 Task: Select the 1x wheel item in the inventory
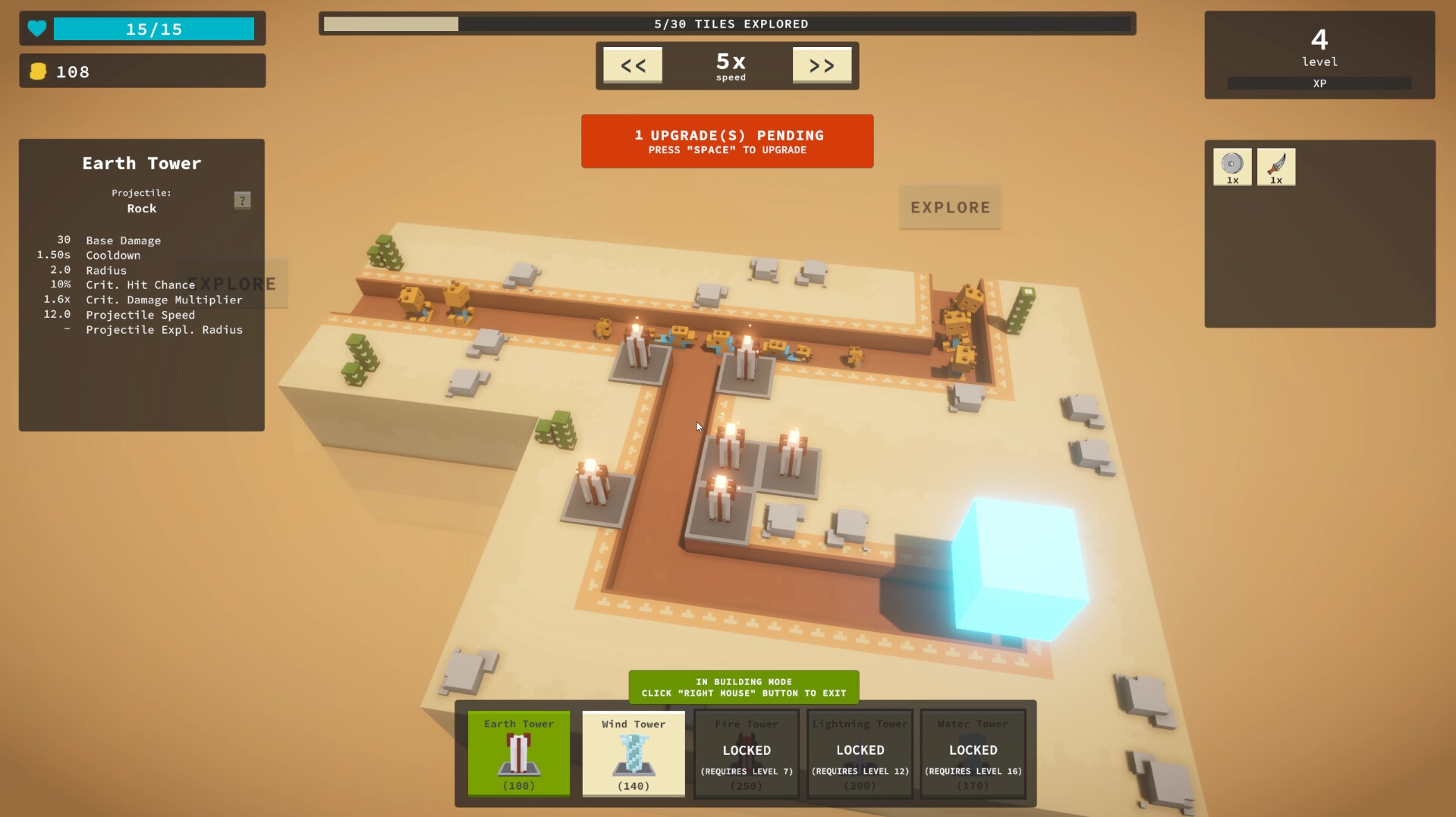[1232, 166]
